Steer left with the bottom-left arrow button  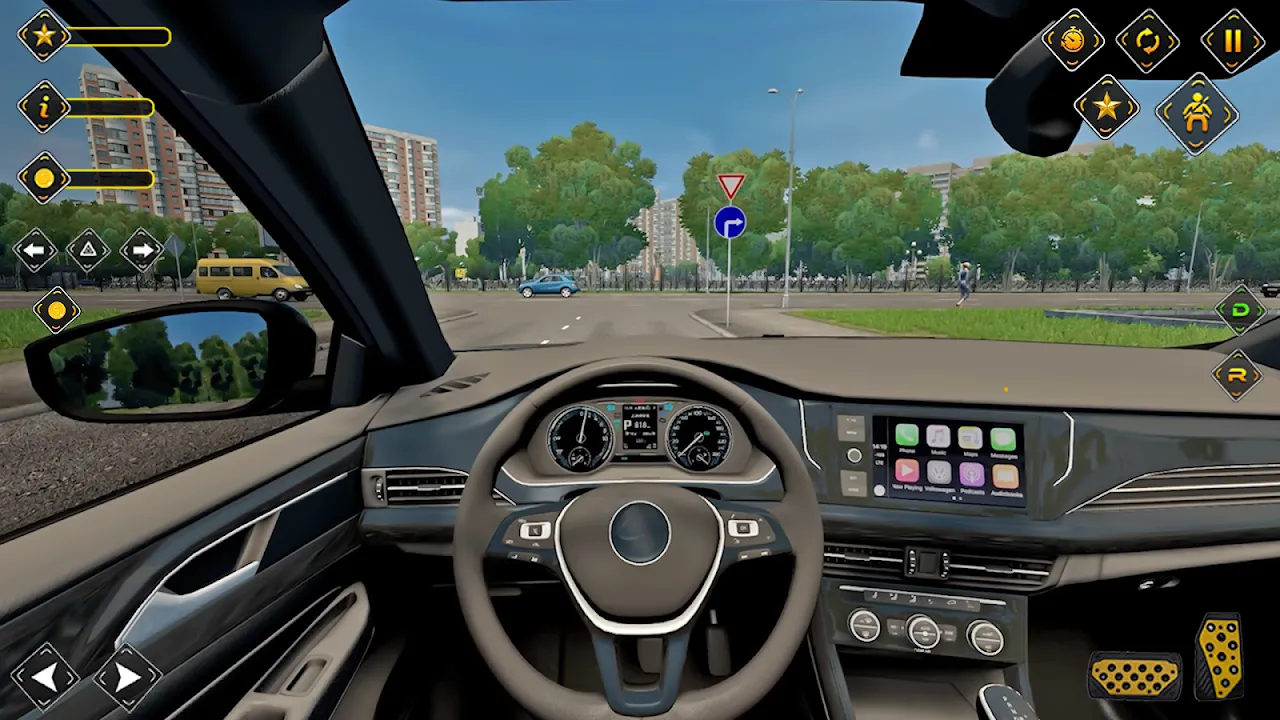[45, 677]
